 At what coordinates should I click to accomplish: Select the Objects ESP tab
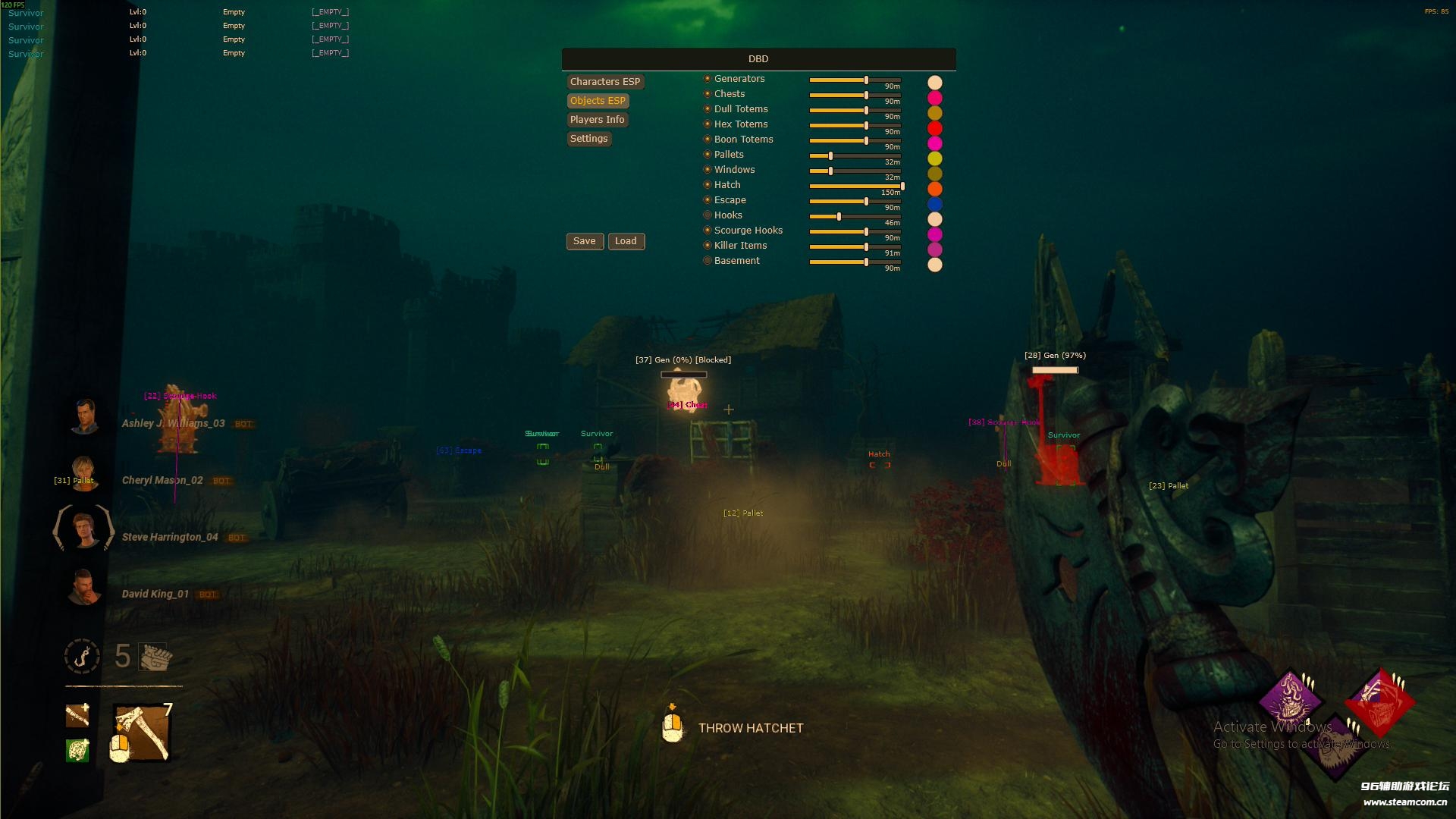point(598,101)
